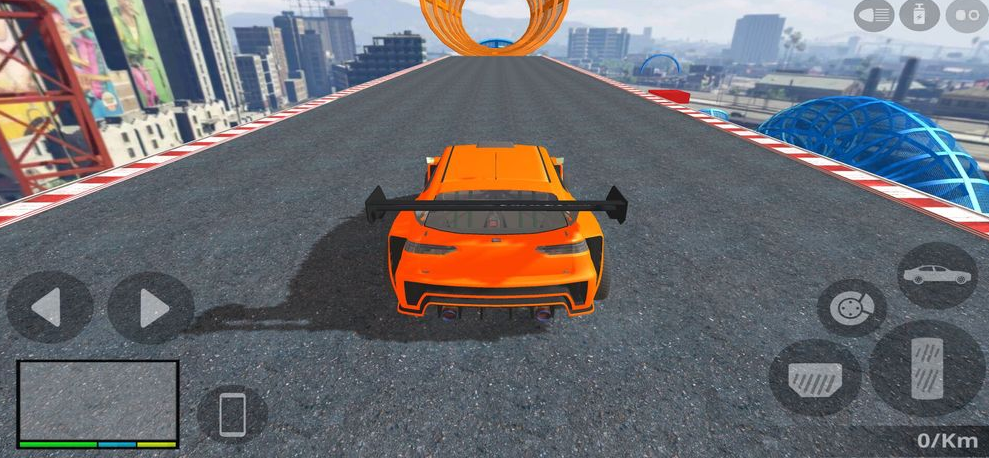Hit the brake pedal button
The image size is (989, 458).
815,377
